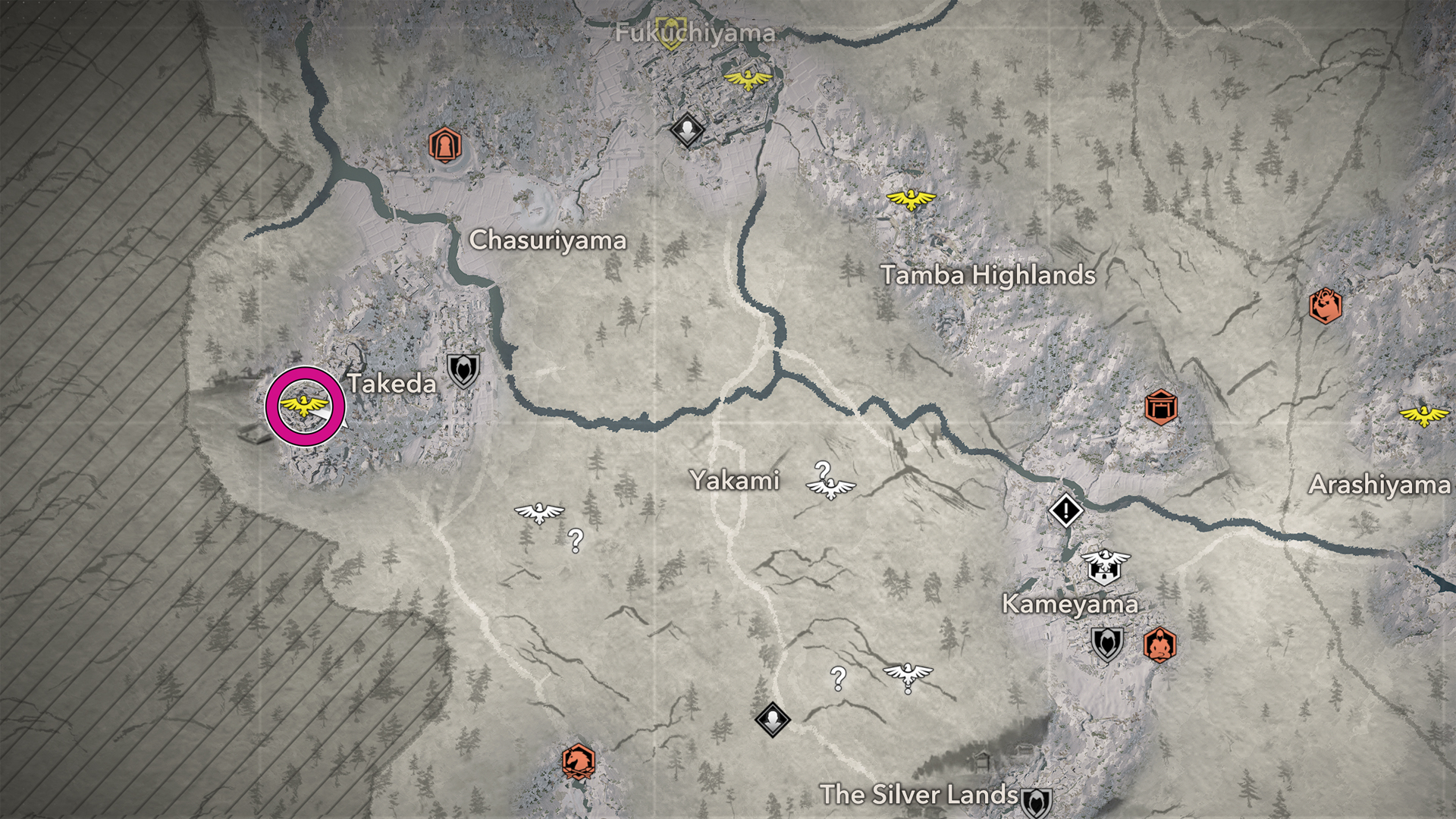Select the orange horse archery marker
The width and height of the screenshot is (1456, 819).
[x=578, y=761]
